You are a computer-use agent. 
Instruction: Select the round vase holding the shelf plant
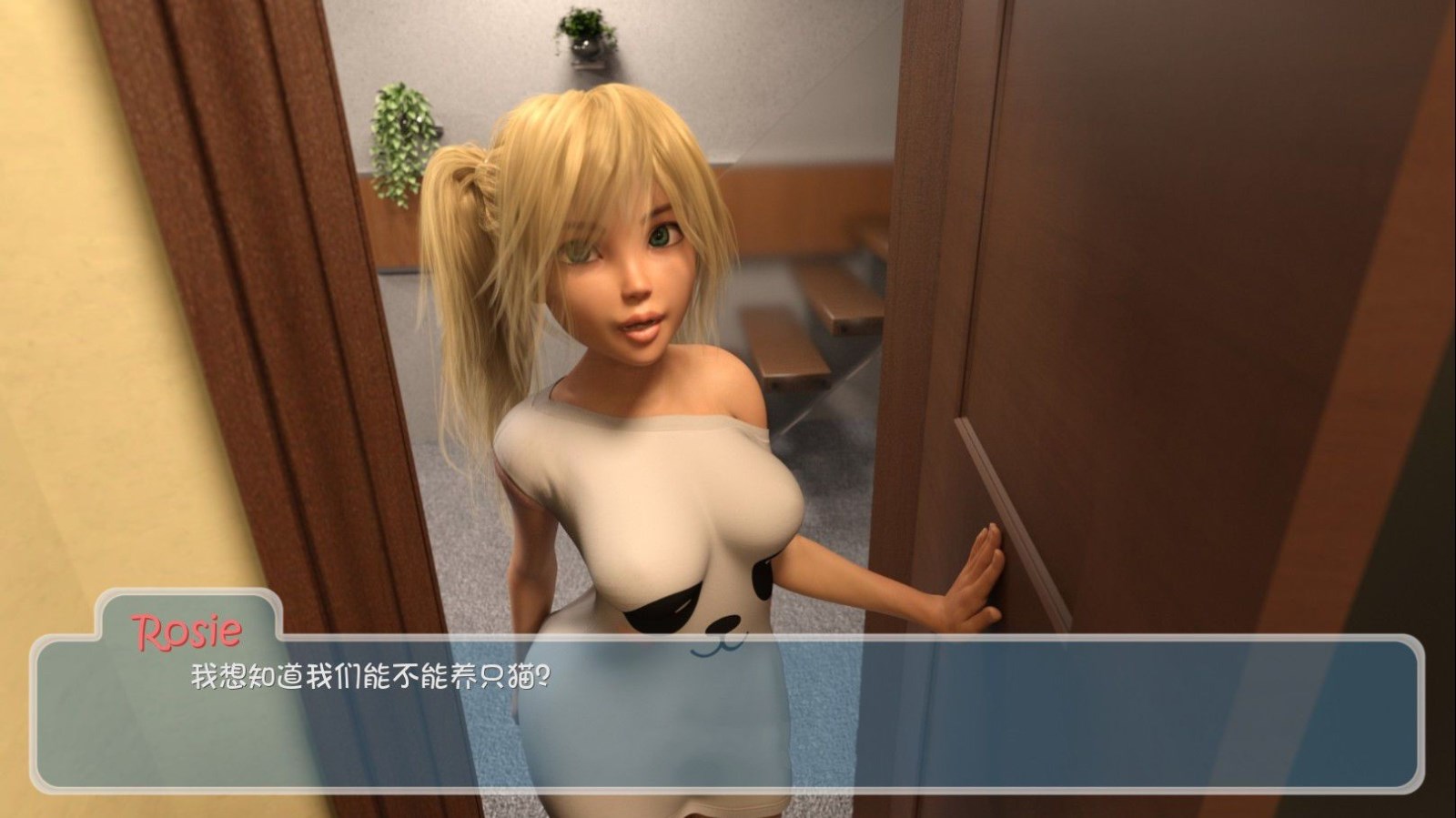pos(587,47)
